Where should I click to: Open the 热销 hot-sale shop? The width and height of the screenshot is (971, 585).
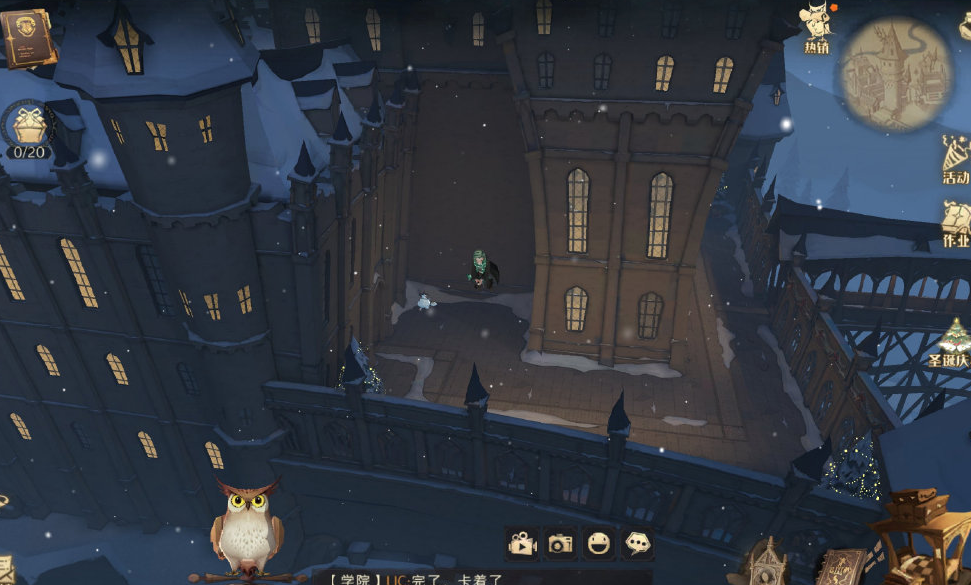point(817,26)
